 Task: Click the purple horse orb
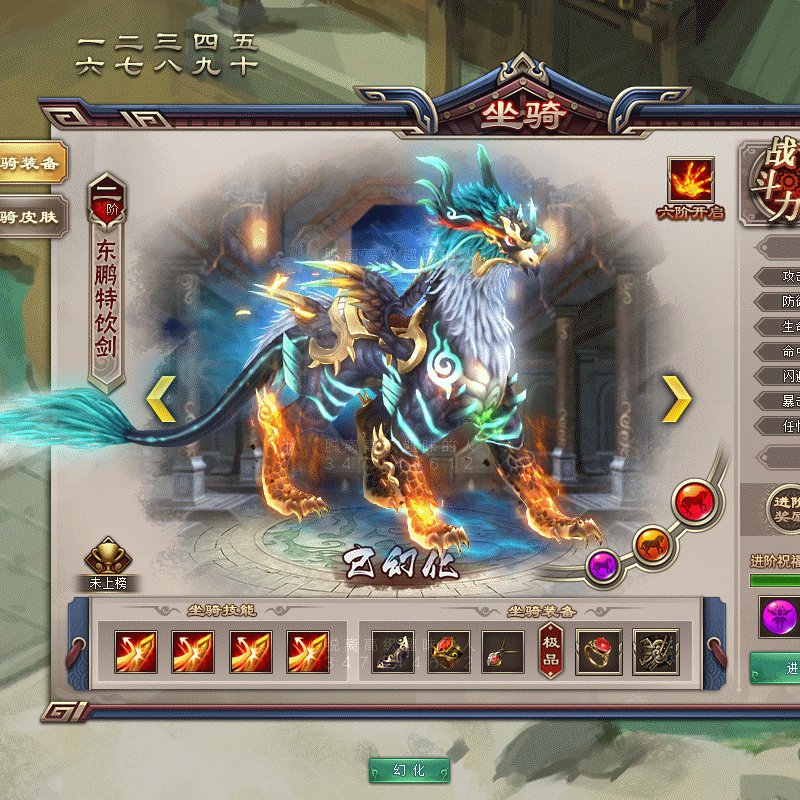[604, 565]
